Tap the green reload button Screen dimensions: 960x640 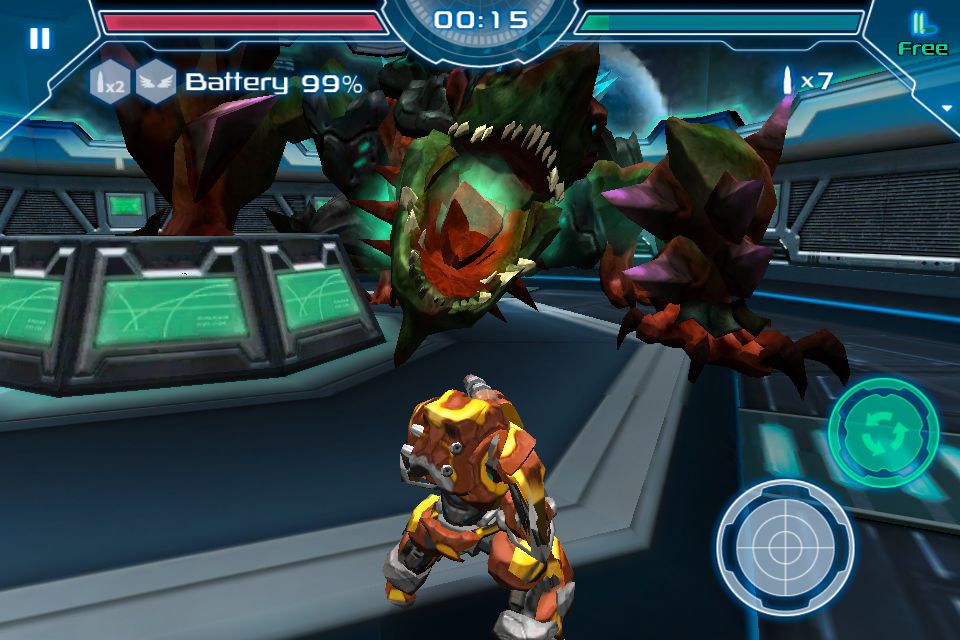(x=883, y=433)
